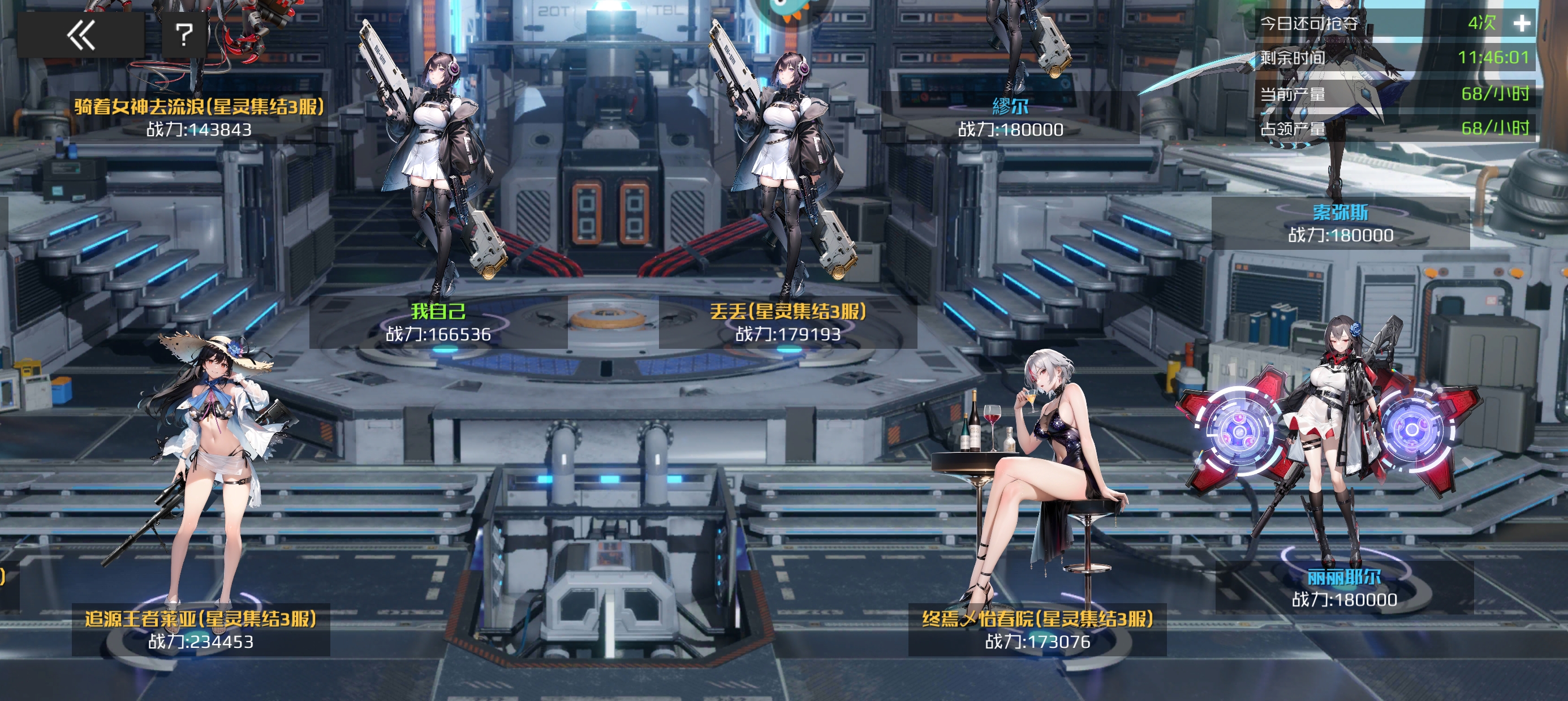Viewport: 1568px width, 701px height.
Task: Choose opponent 追源王者莱亚 with 234453 power
Action: (x=201, y=629)
